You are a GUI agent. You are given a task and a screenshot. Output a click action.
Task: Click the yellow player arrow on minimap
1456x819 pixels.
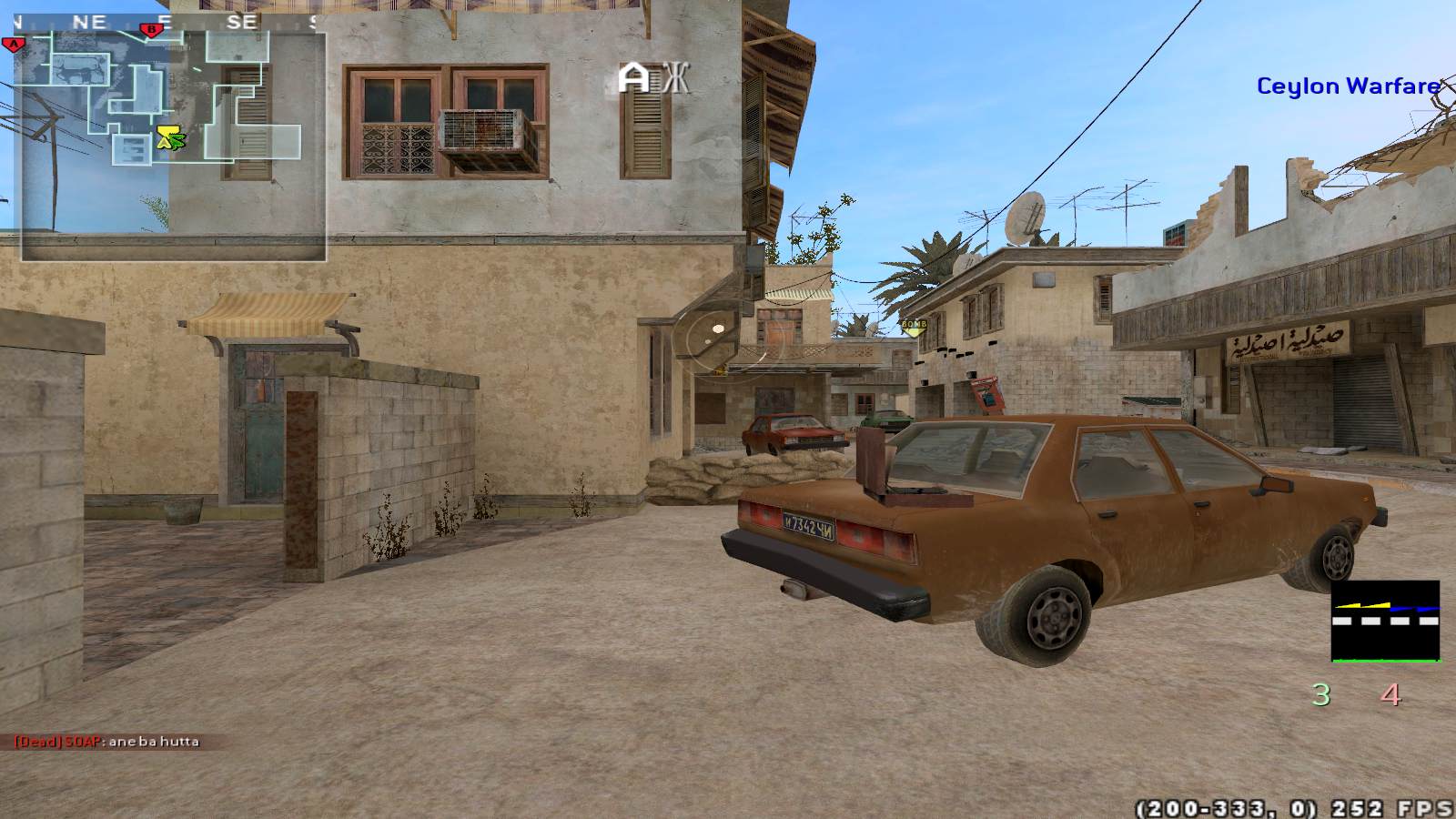point(166,137)
